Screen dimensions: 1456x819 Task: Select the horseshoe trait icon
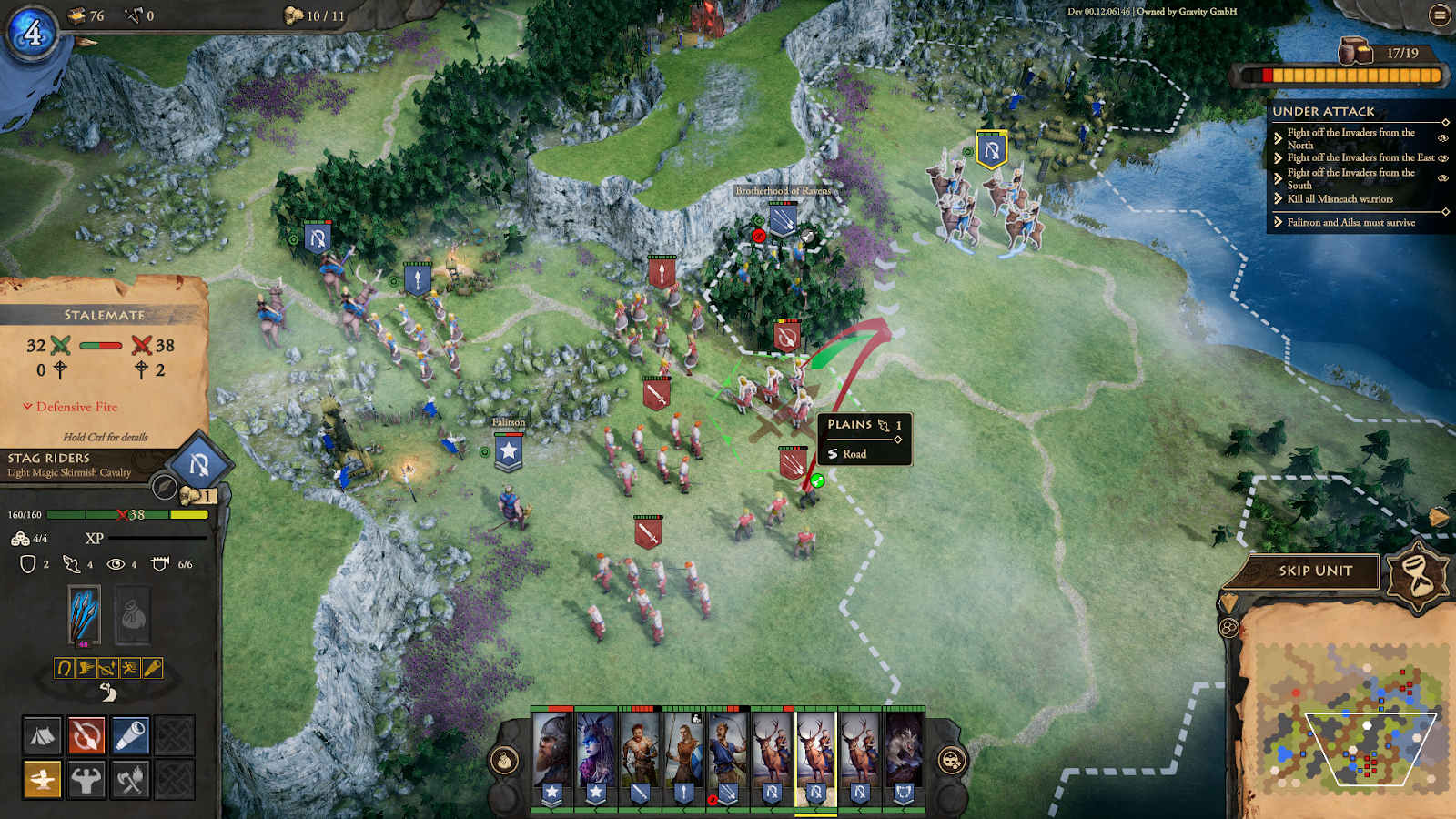pos(65,668)
